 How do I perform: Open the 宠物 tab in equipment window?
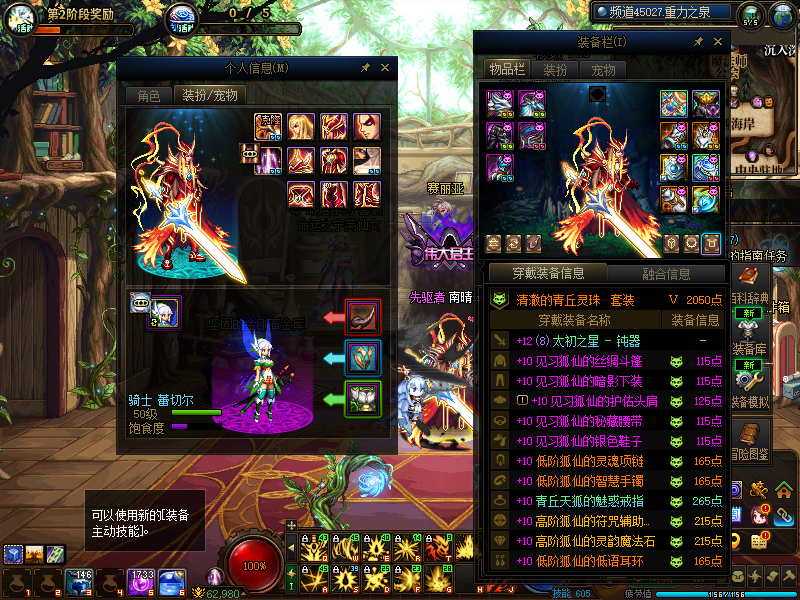click(604, 70)
